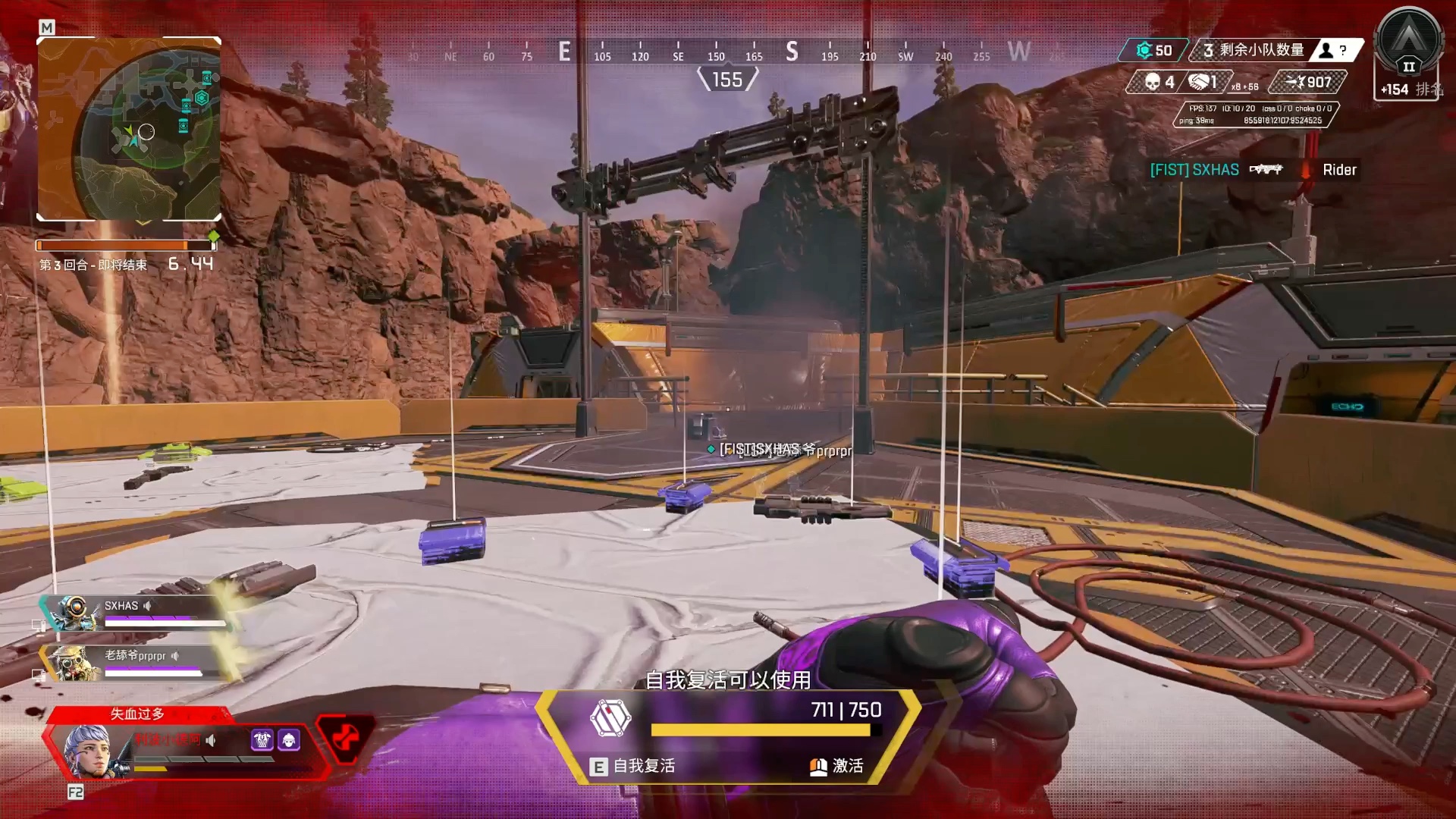The width and height of the screenshot is (1456, 819).
Task: Click your own legend portrait
Action: click(89, 750)
